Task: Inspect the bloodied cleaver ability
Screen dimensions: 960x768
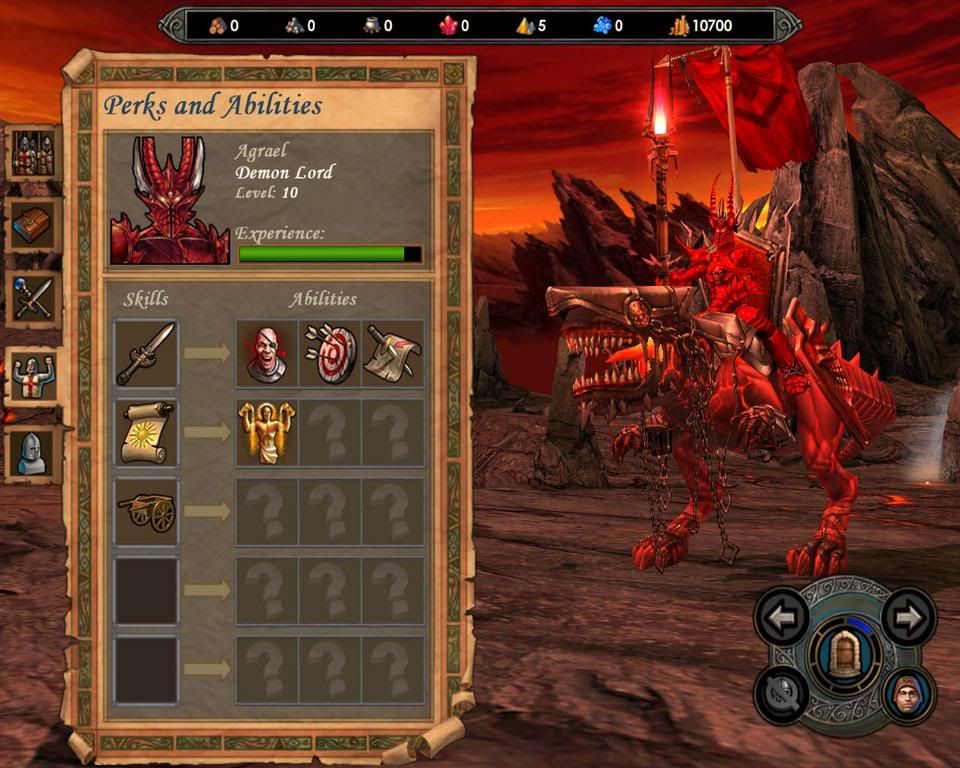Action: click(x=393, y=353)
